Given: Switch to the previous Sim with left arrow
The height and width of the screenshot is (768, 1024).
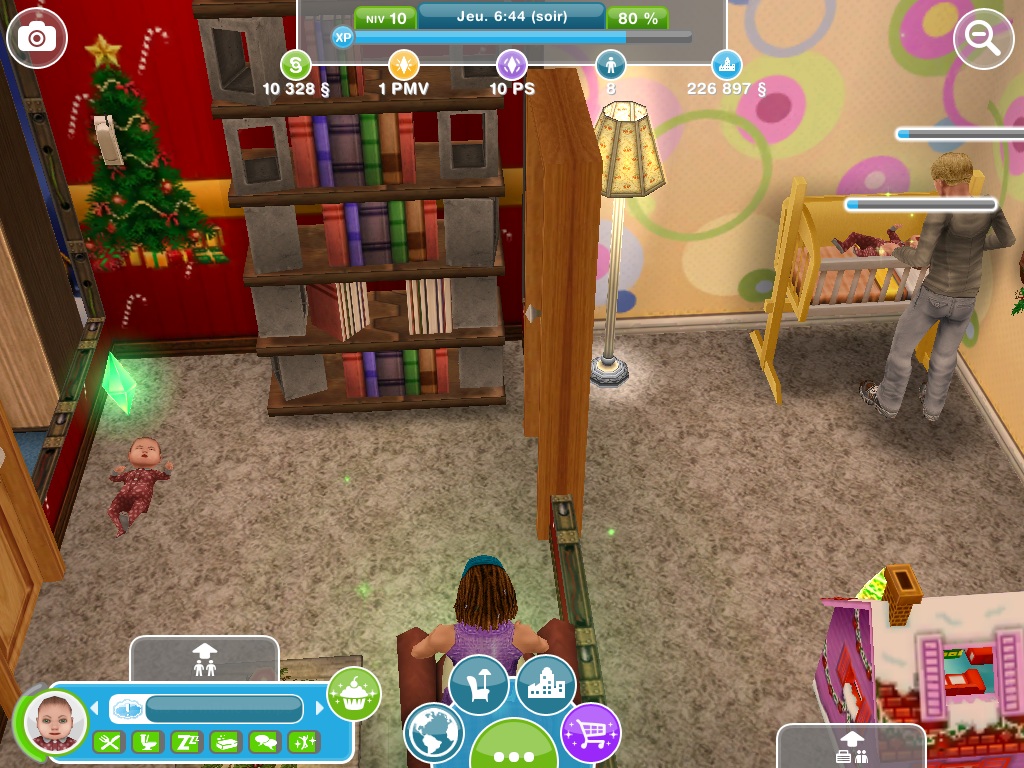Looking at the screenshot, I should click(x=97, y=709).
